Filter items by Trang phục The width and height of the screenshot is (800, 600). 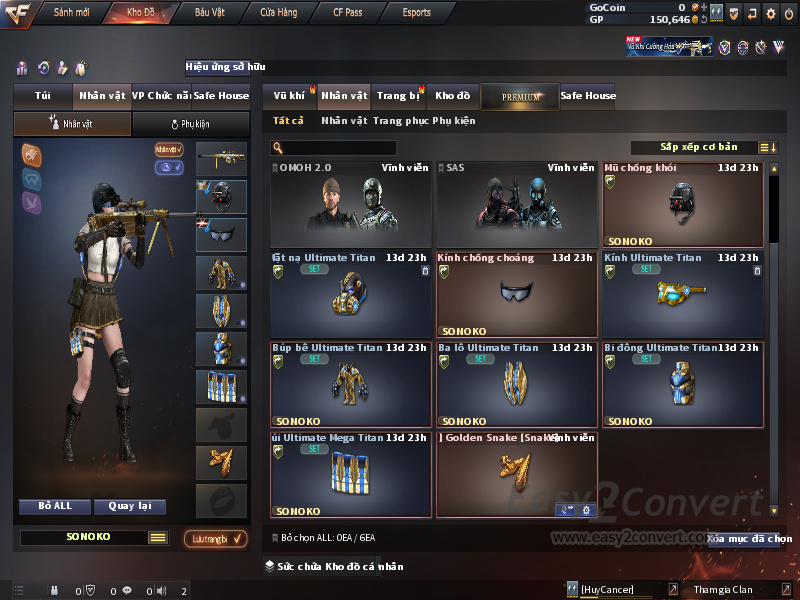click(401, 121)
